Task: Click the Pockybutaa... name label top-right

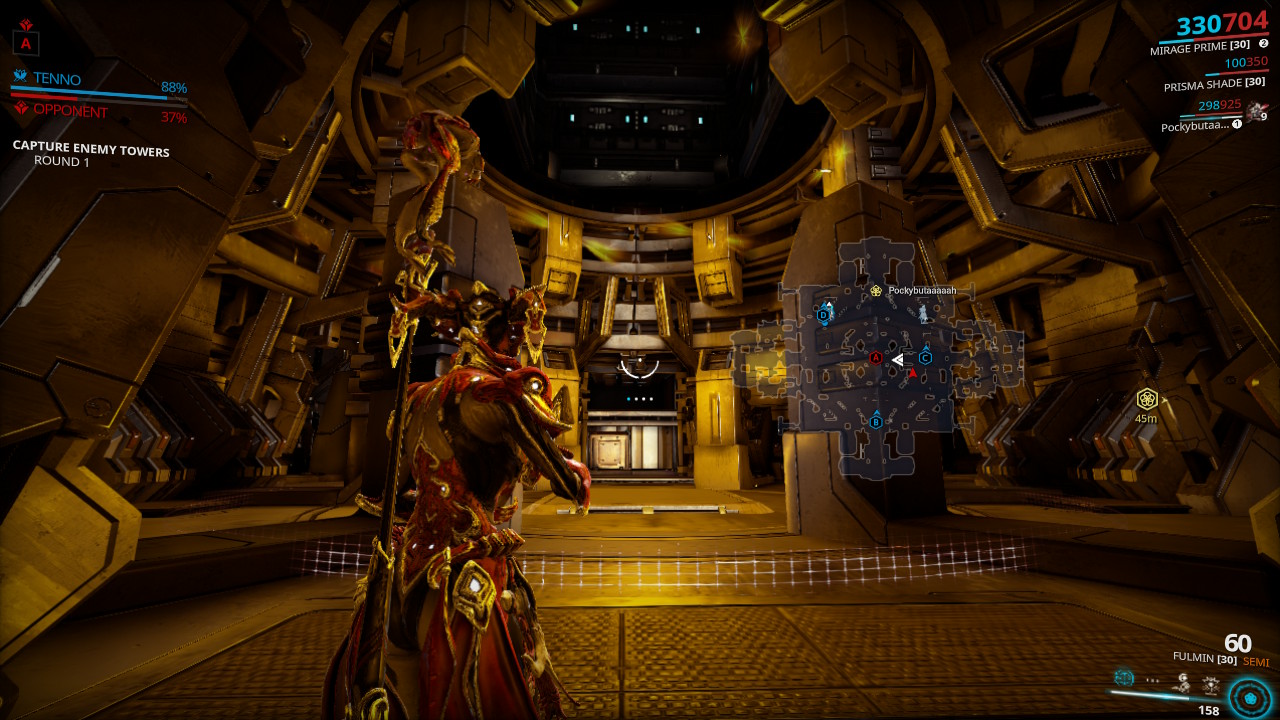Action: coord(1195,126)
